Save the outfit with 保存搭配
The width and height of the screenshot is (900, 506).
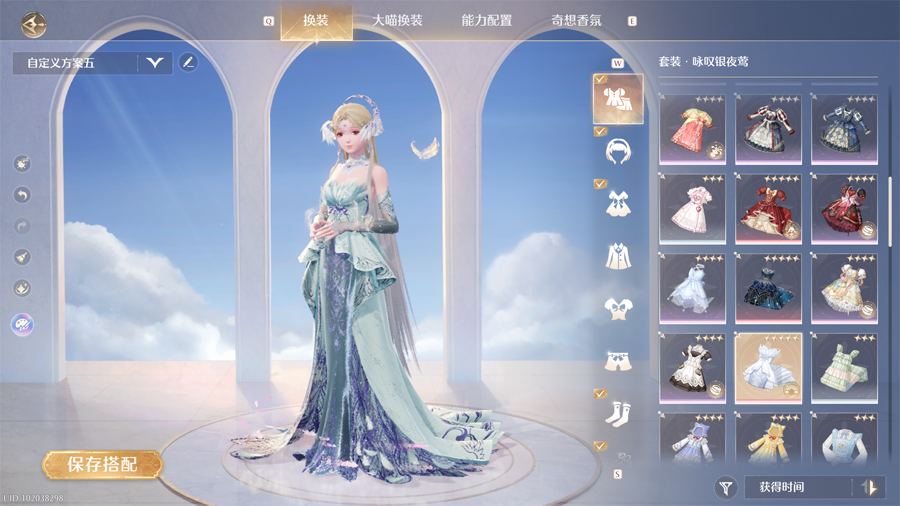coord(102,464)
